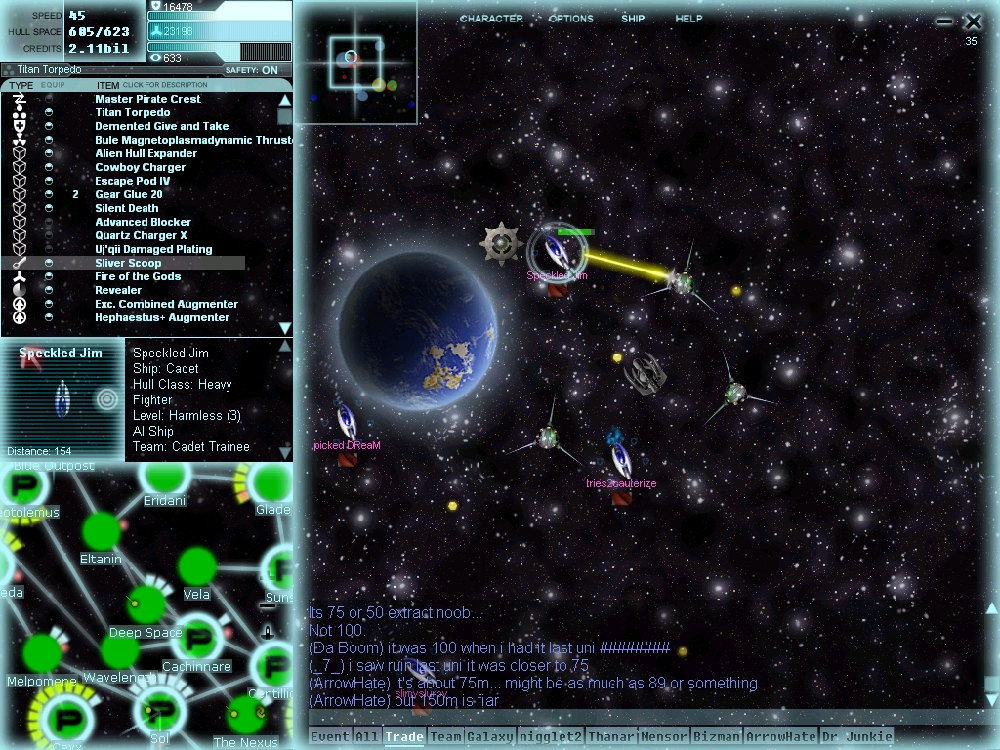Select the Master Pirate Crest item
The width and height of the screenshot is (1000, 750).
tap(148, 99)
